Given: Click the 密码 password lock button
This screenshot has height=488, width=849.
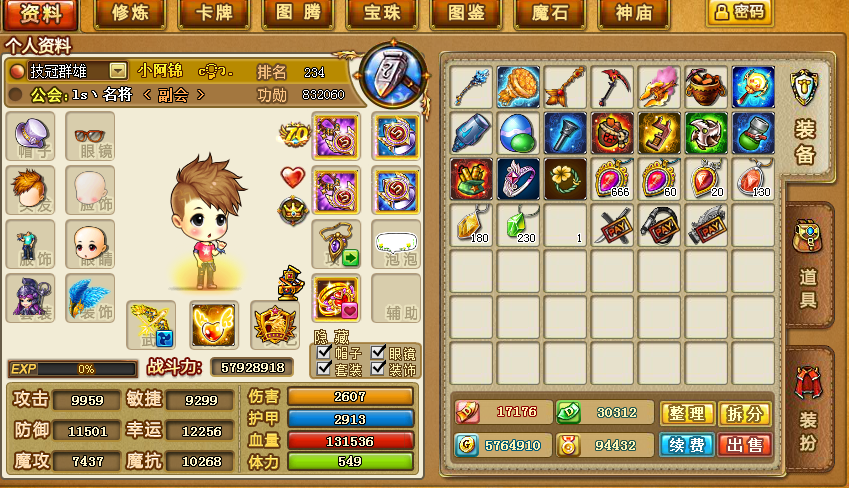Looking at the screenshot, I should (x=739, y=12).
